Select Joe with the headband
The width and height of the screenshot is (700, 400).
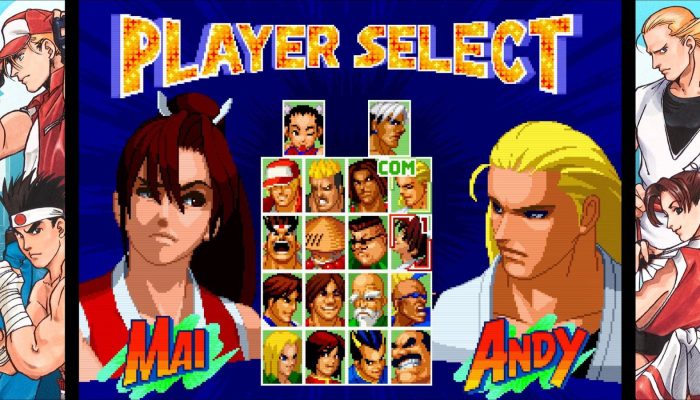pyautogui.click(x=282, y=241)
